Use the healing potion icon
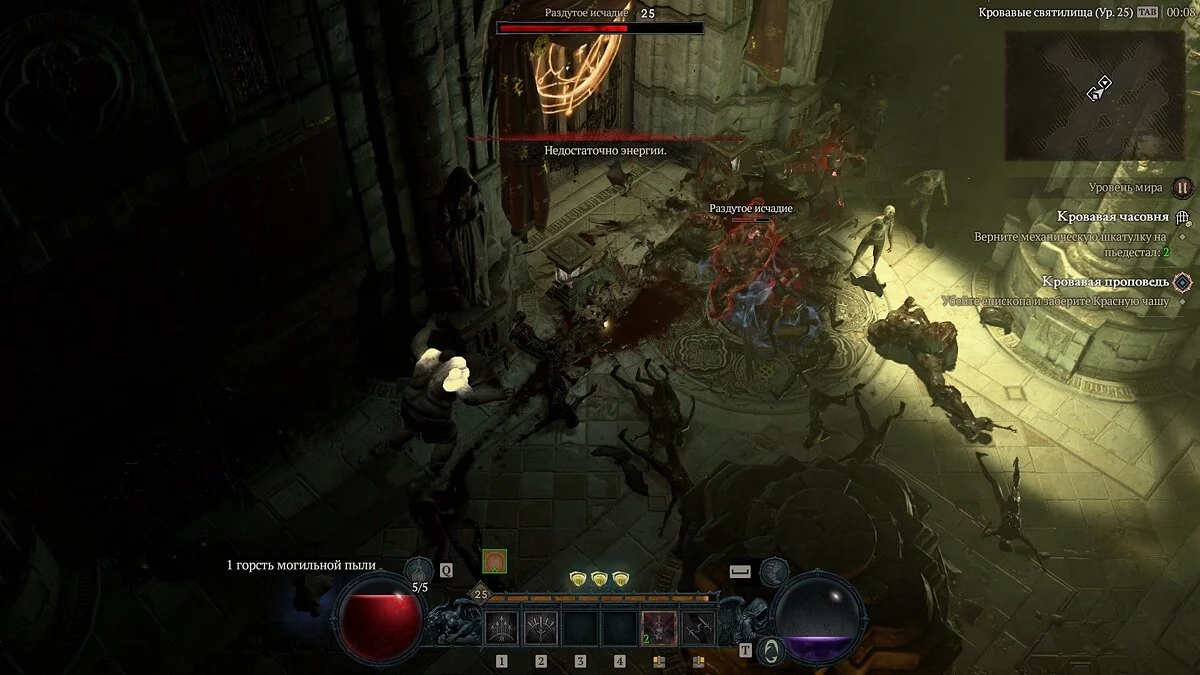 pyautogui.click(x=419, y=571)
